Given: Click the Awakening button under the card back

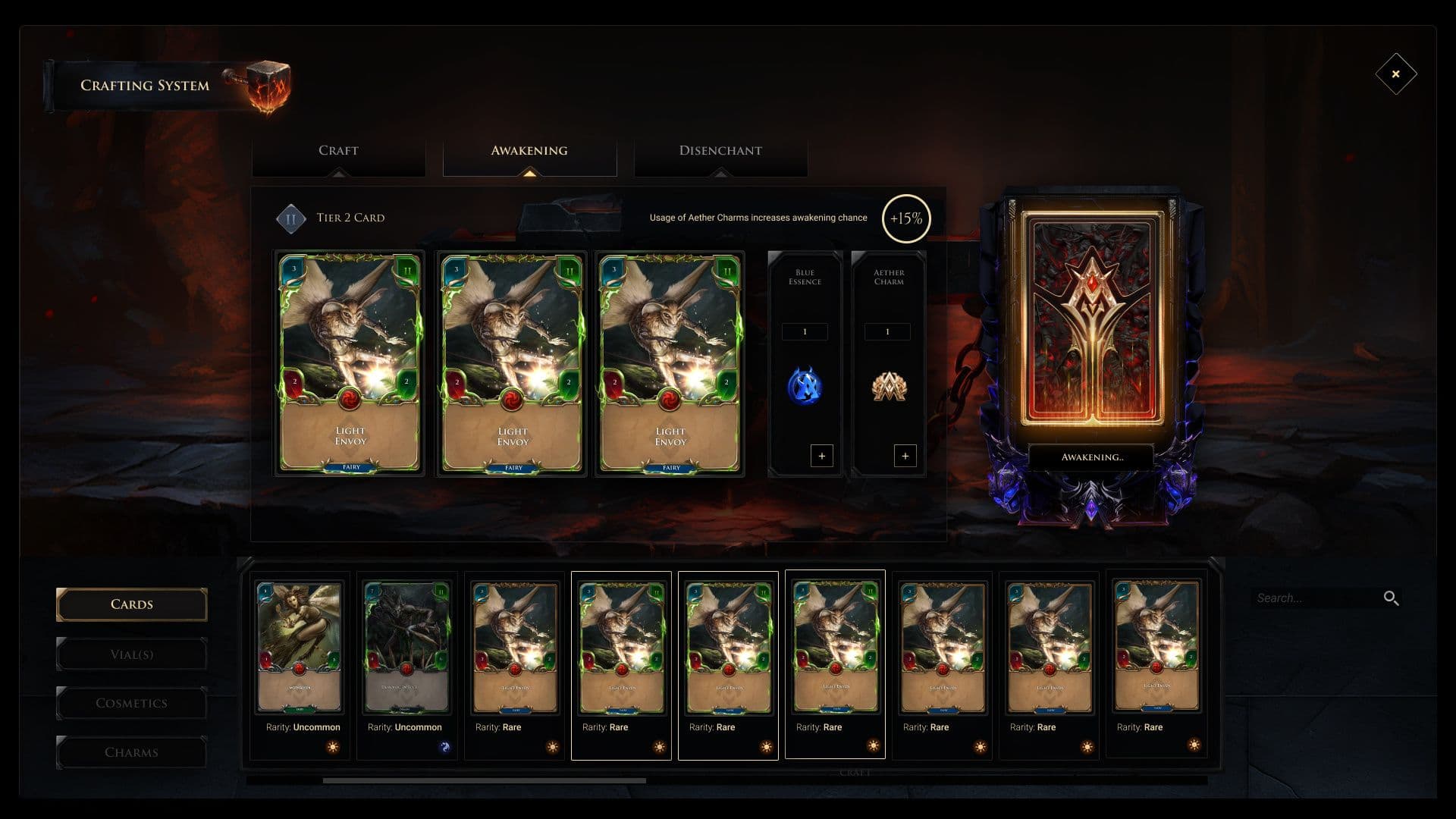Looking at the screenshot, I should click(x=1091, y=457).
